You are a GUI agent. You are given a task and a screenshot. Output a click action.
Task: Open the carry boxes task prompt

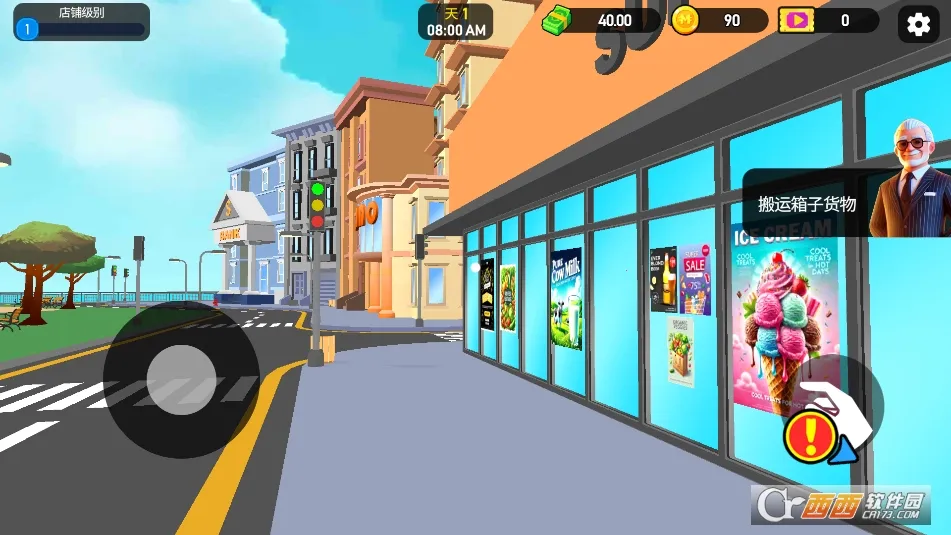pos(807,204)
